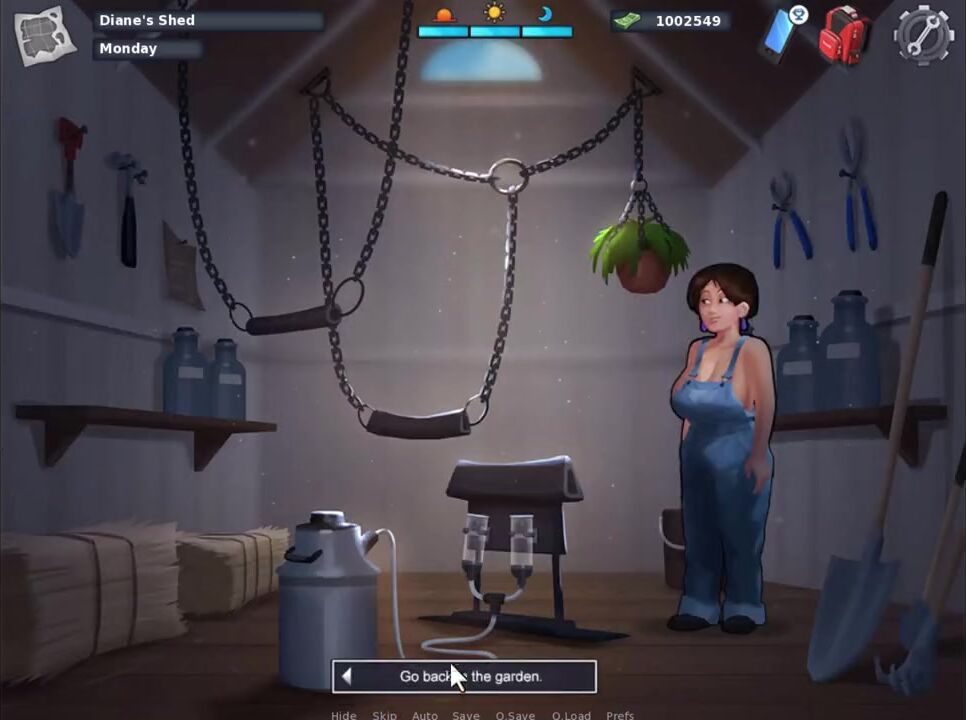Toggle Auto advance mode
The image size is (966, 720).
[x=425, y=715]
